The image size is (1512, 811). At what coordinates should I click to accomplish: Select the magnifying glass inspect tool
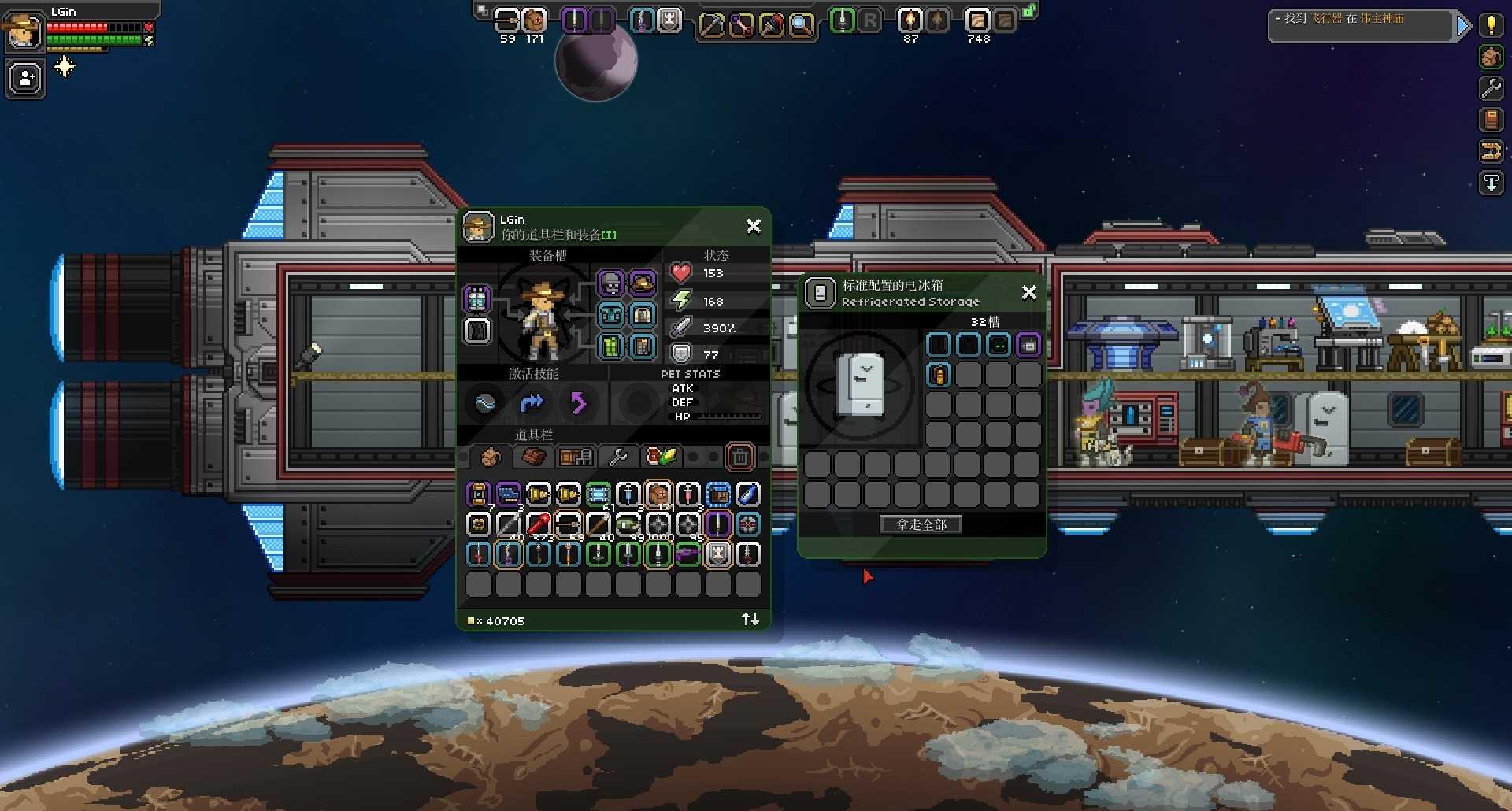801,24
